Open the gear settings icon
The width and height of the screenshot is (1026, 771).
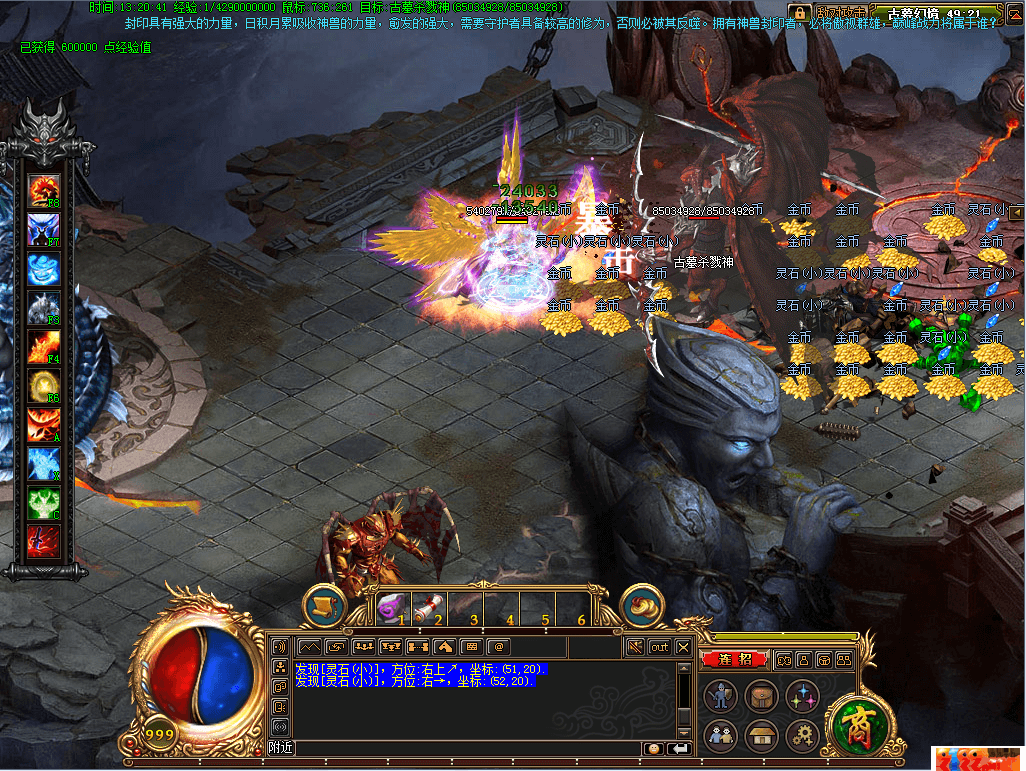802,737
